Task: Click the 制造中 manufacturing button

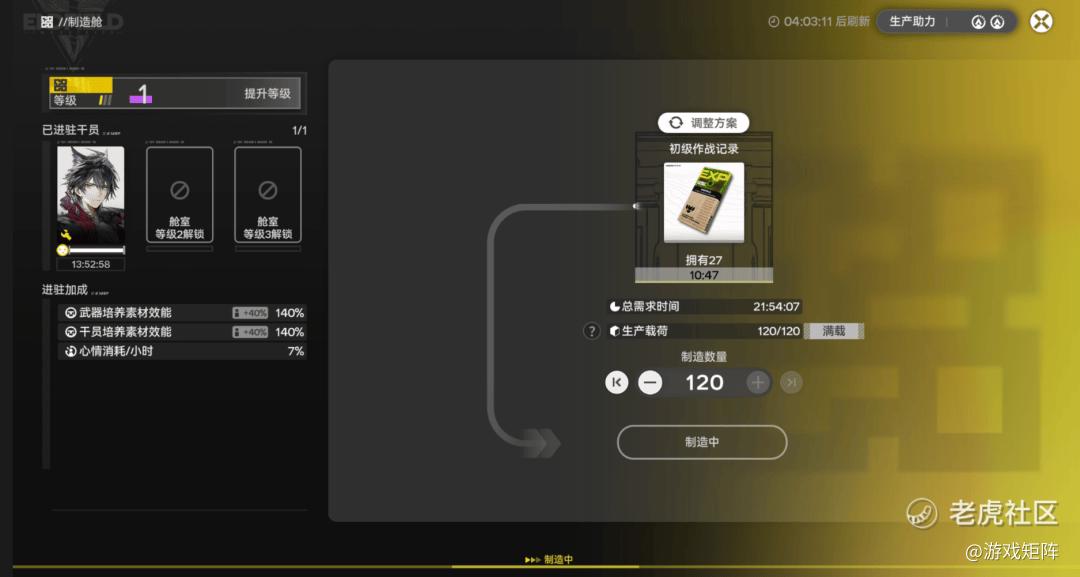Action: [702, 442]
